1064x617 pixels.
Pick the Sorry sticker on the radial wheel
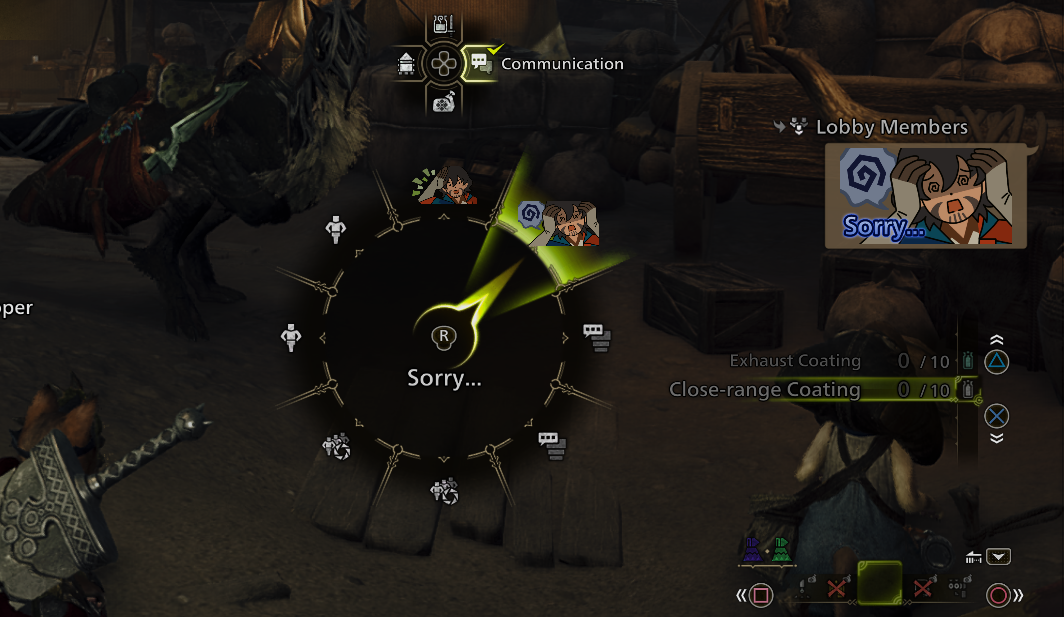tap(562, 222)
